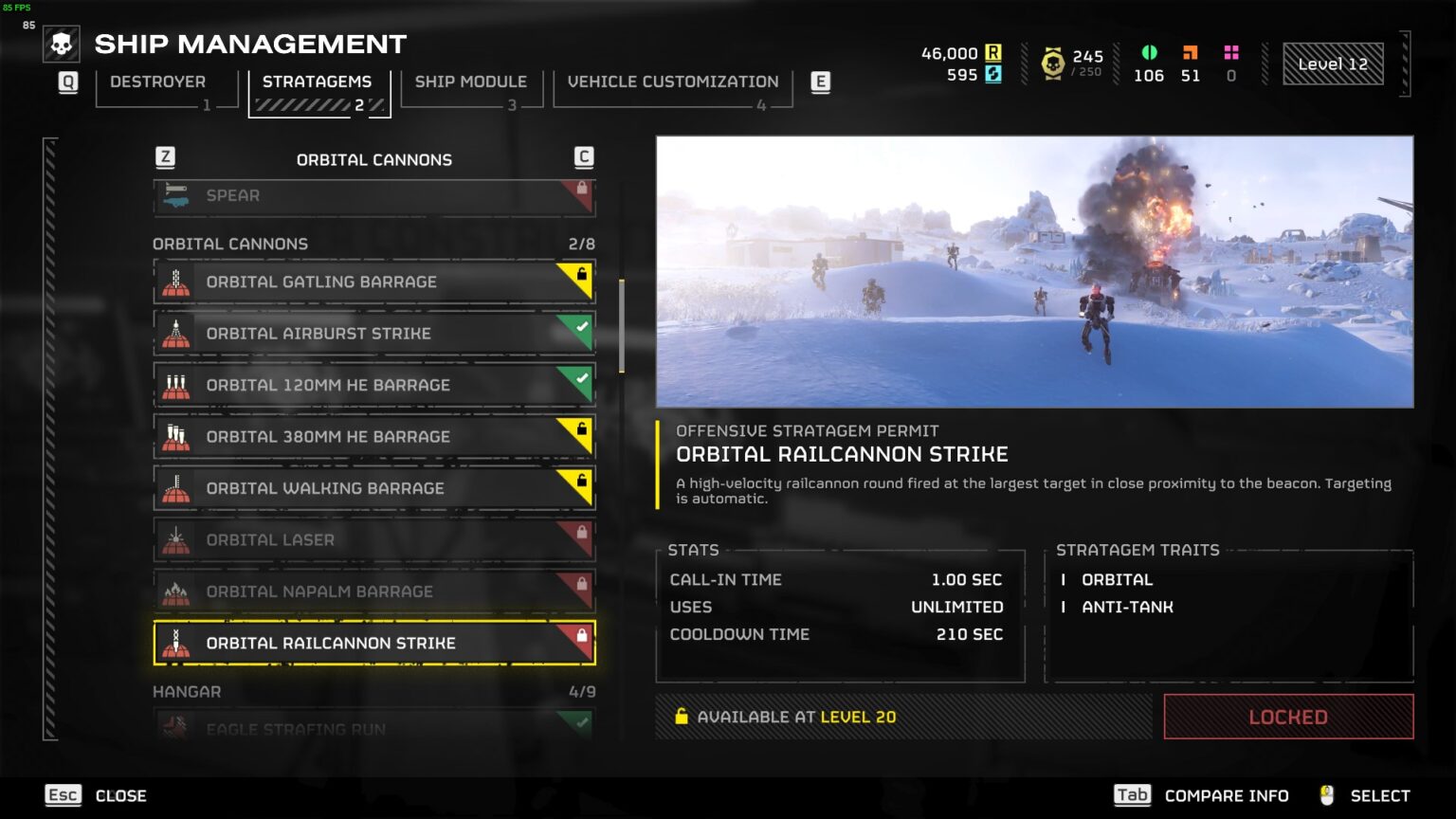Viewport: 1456px width, 819px height.
Task: Collapse the Hangar section header
Action: 186,692
